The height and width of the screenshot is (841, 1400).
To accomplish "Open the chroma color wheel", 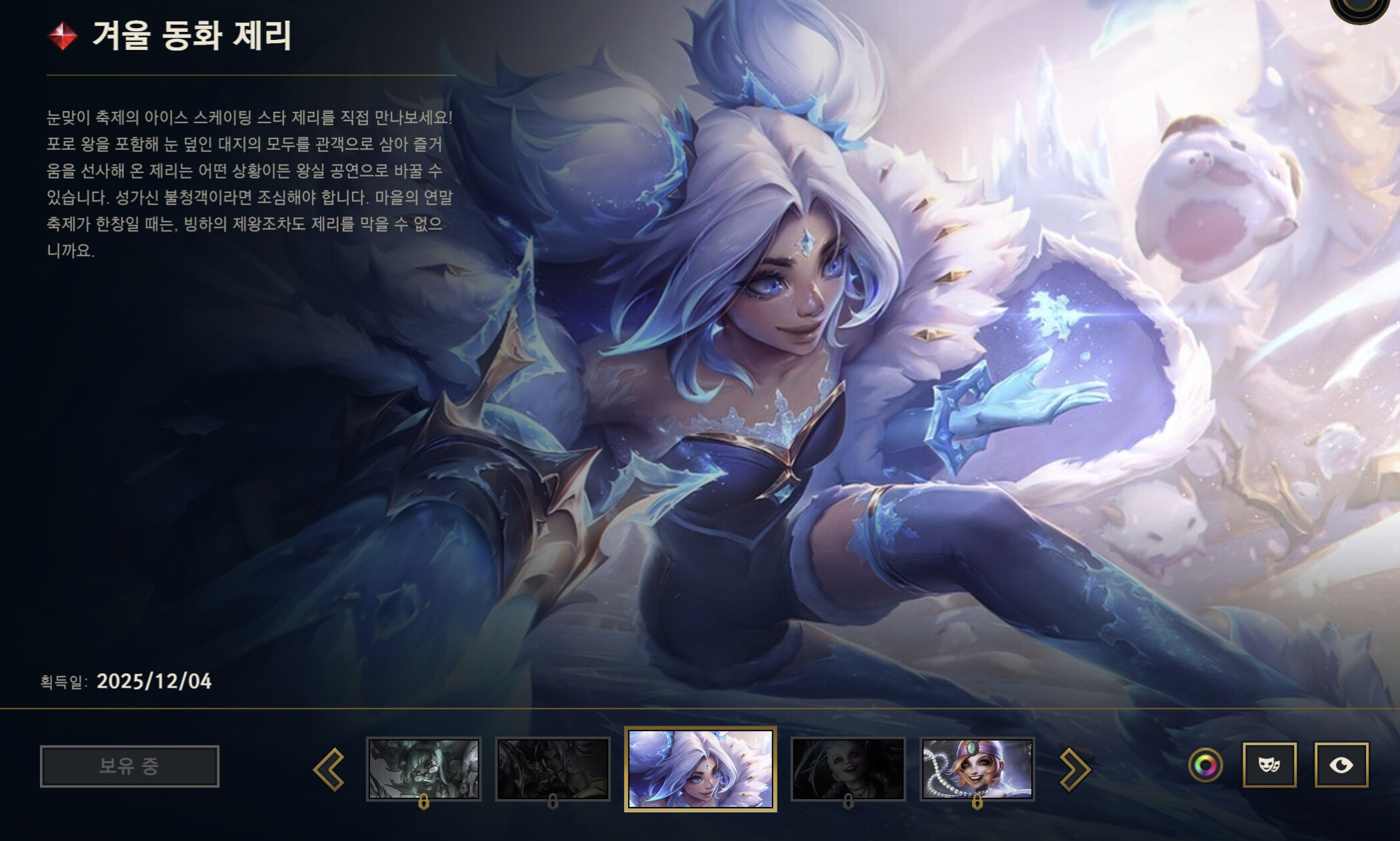I will (1205, 765).
